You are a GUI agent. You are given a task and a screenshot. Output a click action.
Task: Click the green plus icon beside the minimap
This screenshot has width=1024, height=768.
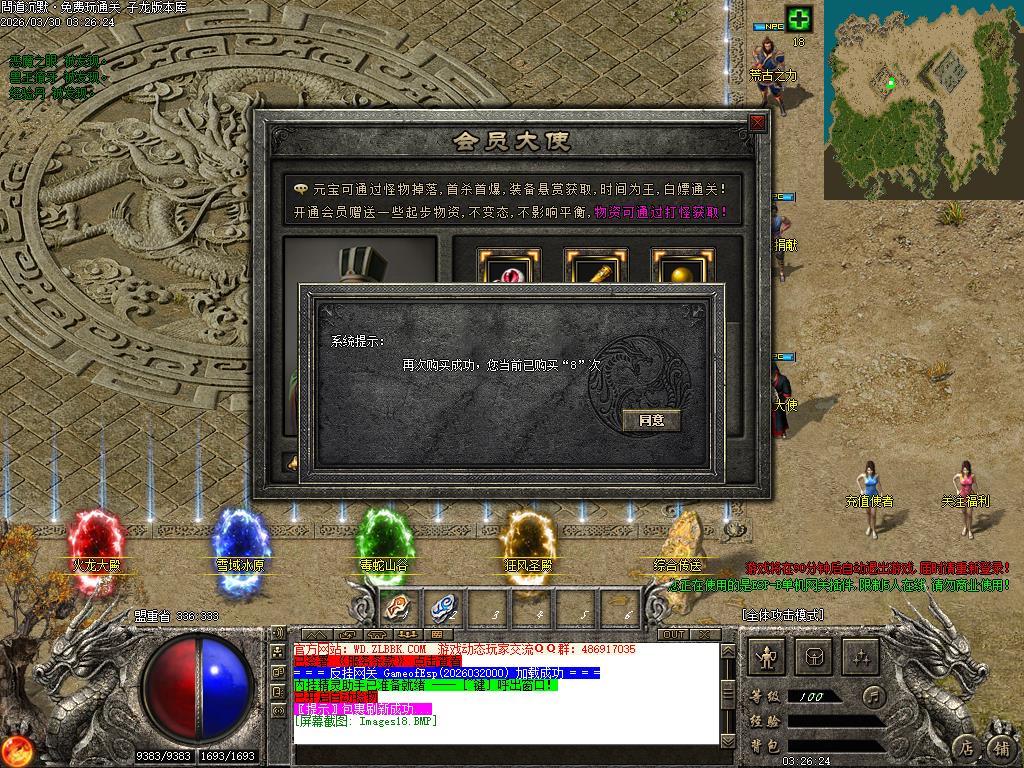coord(799,19)
